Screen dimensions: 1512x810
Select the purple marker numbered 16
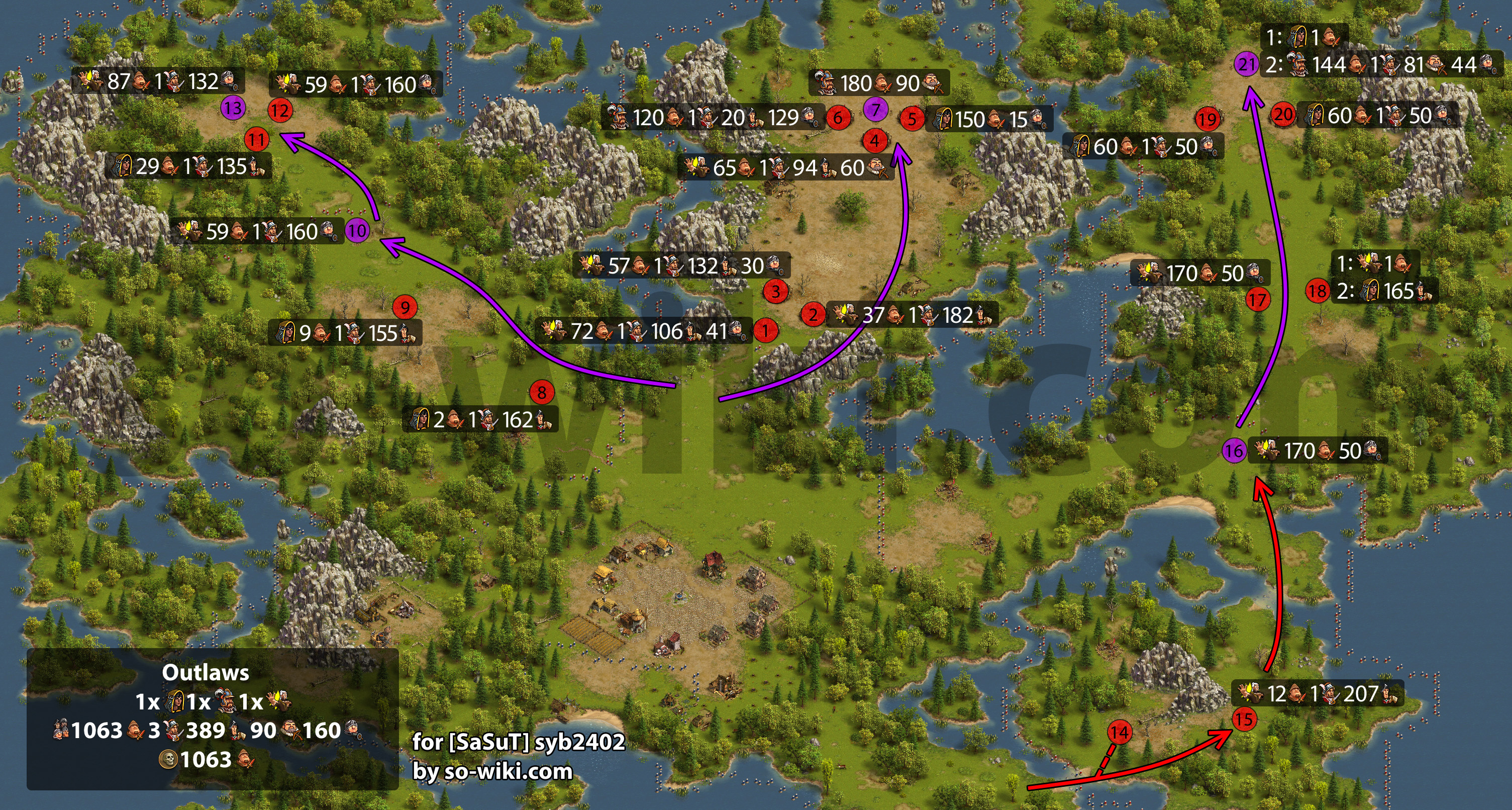(1234, 451)
